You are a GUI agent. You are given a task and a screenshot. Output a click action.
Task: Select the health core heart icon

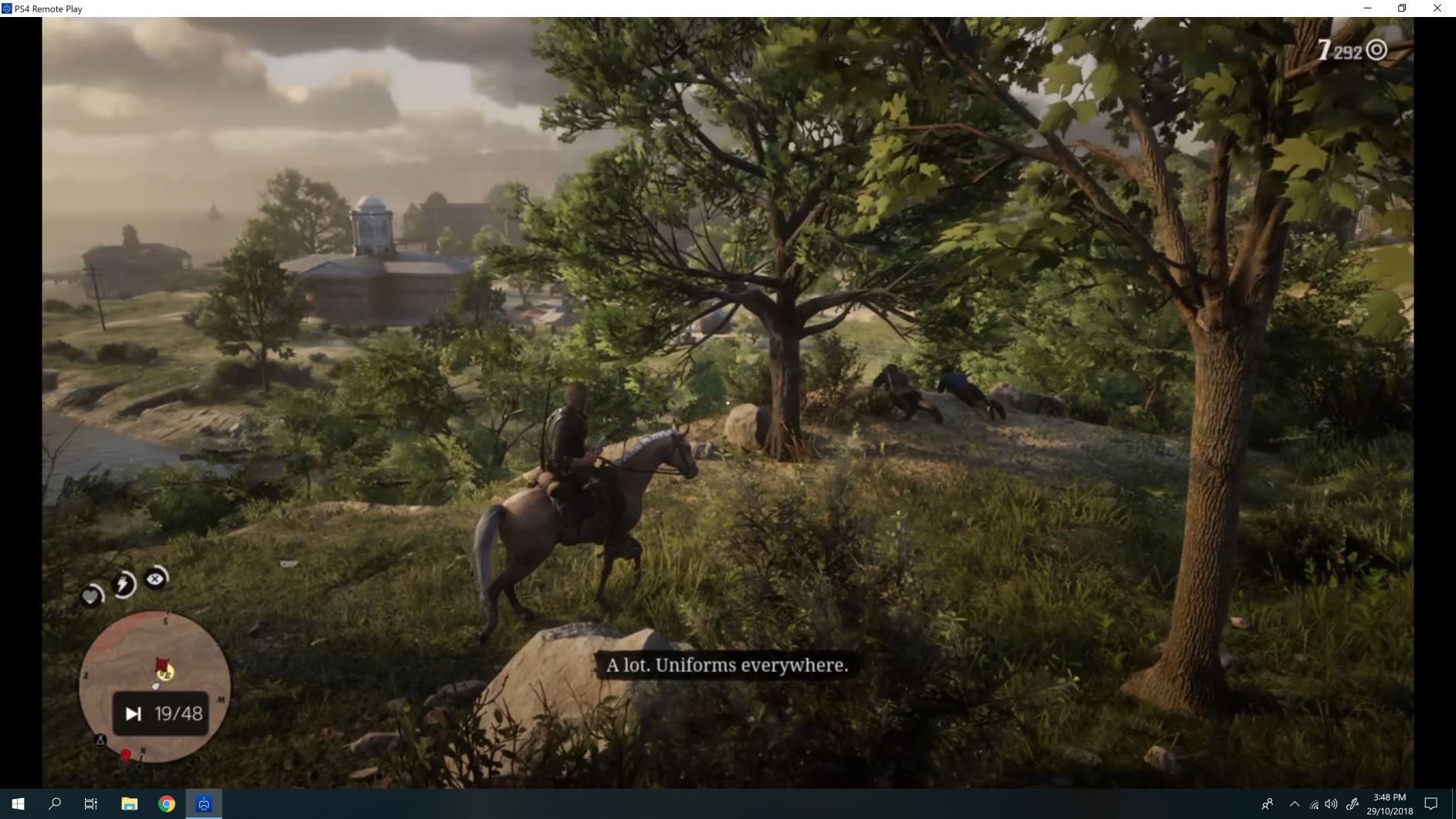point(91,596)
